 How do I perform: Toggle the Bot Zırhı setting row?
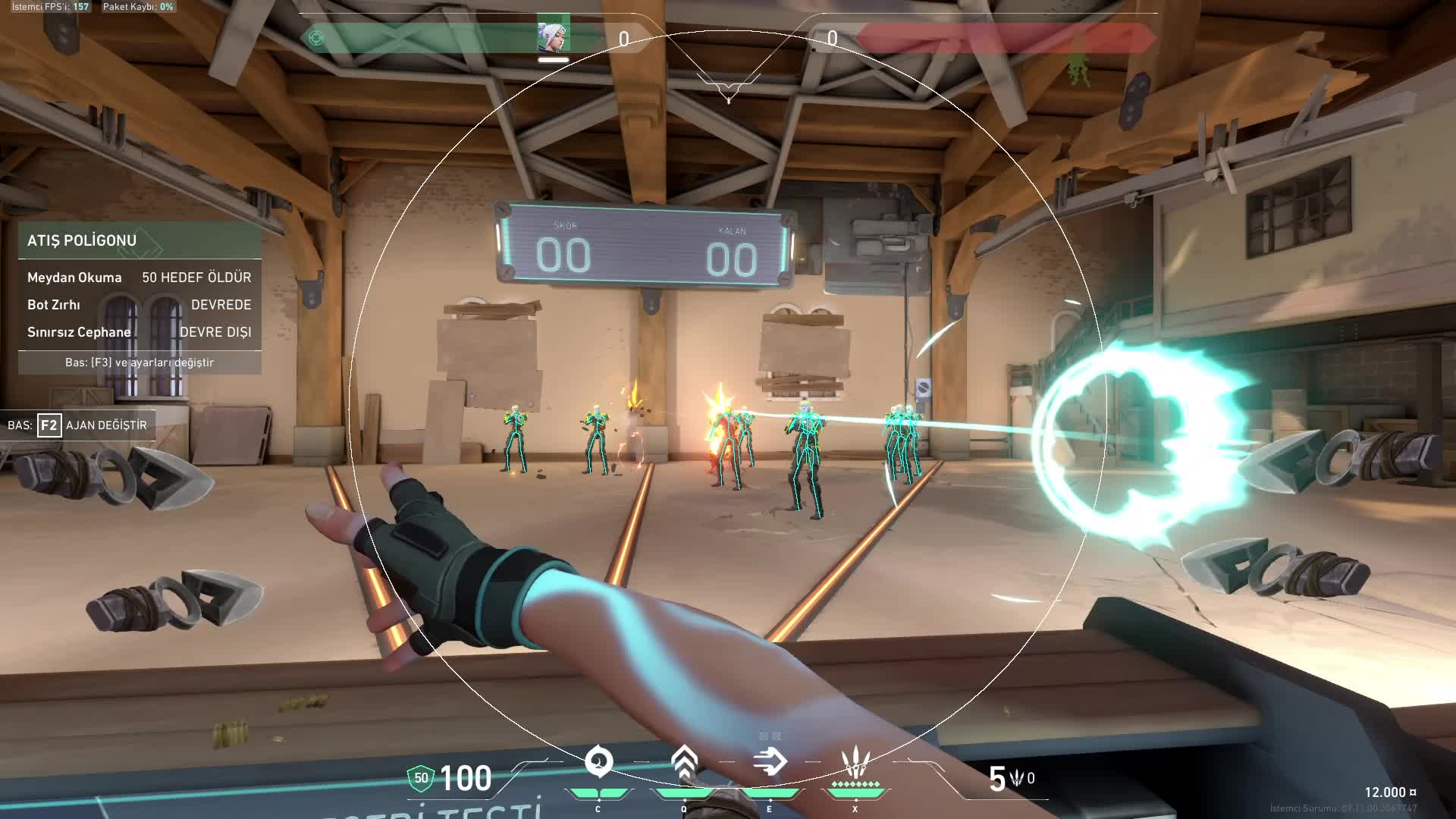(x=140, y=305)
